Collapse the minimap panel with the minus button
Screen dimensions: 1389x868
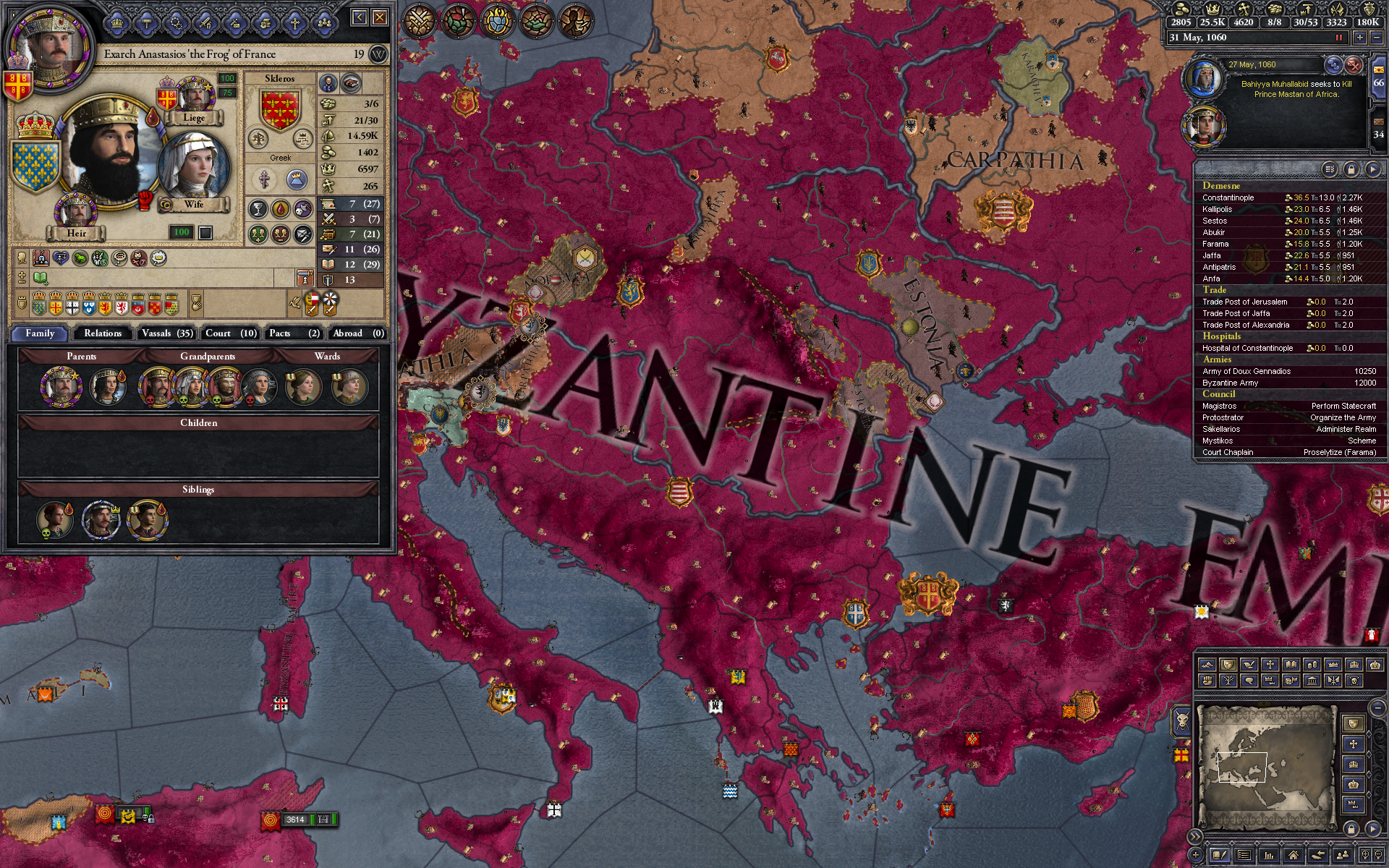click(1377, 707)
